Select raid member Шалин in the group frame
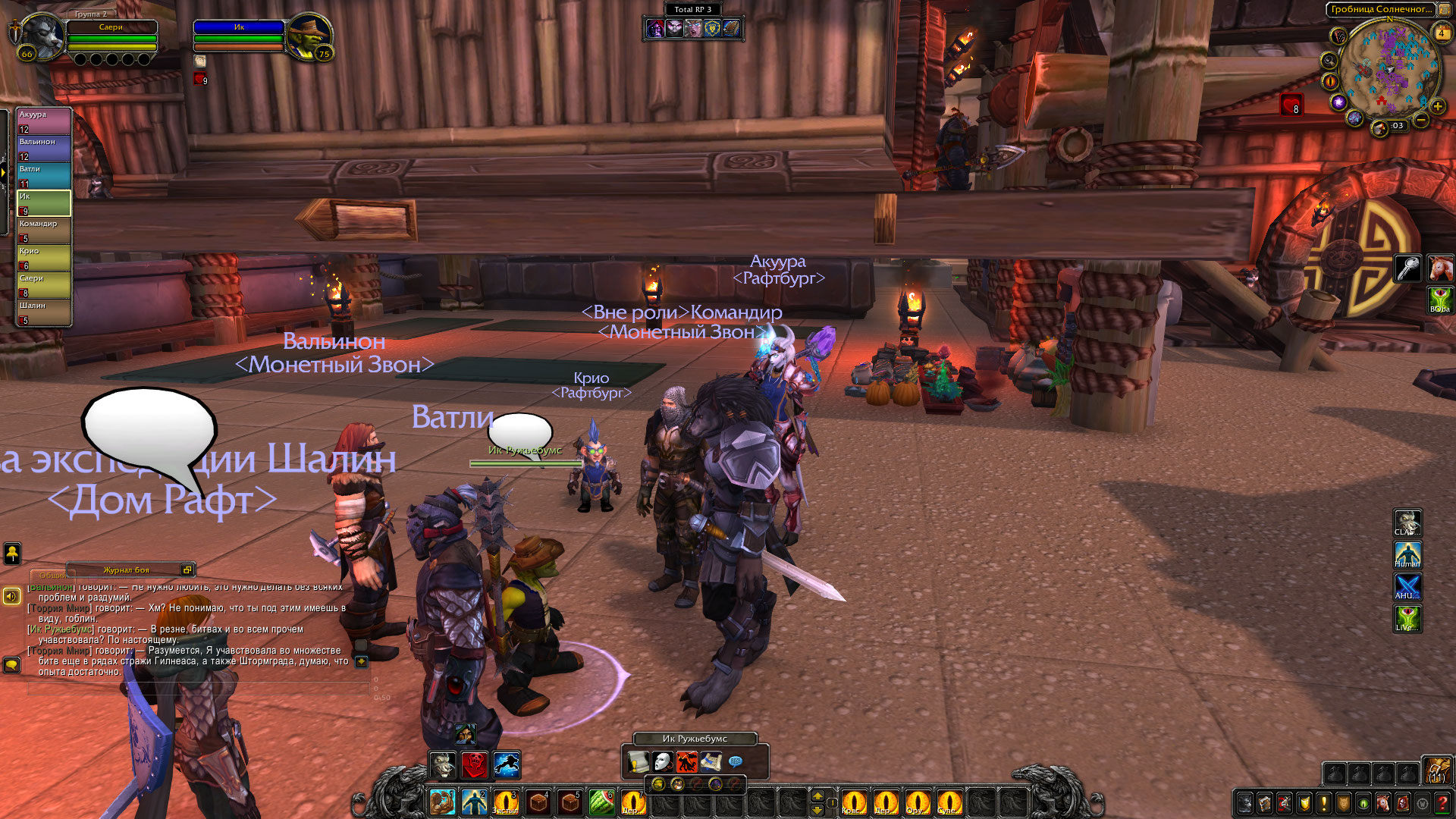 [x=44, y=312]
